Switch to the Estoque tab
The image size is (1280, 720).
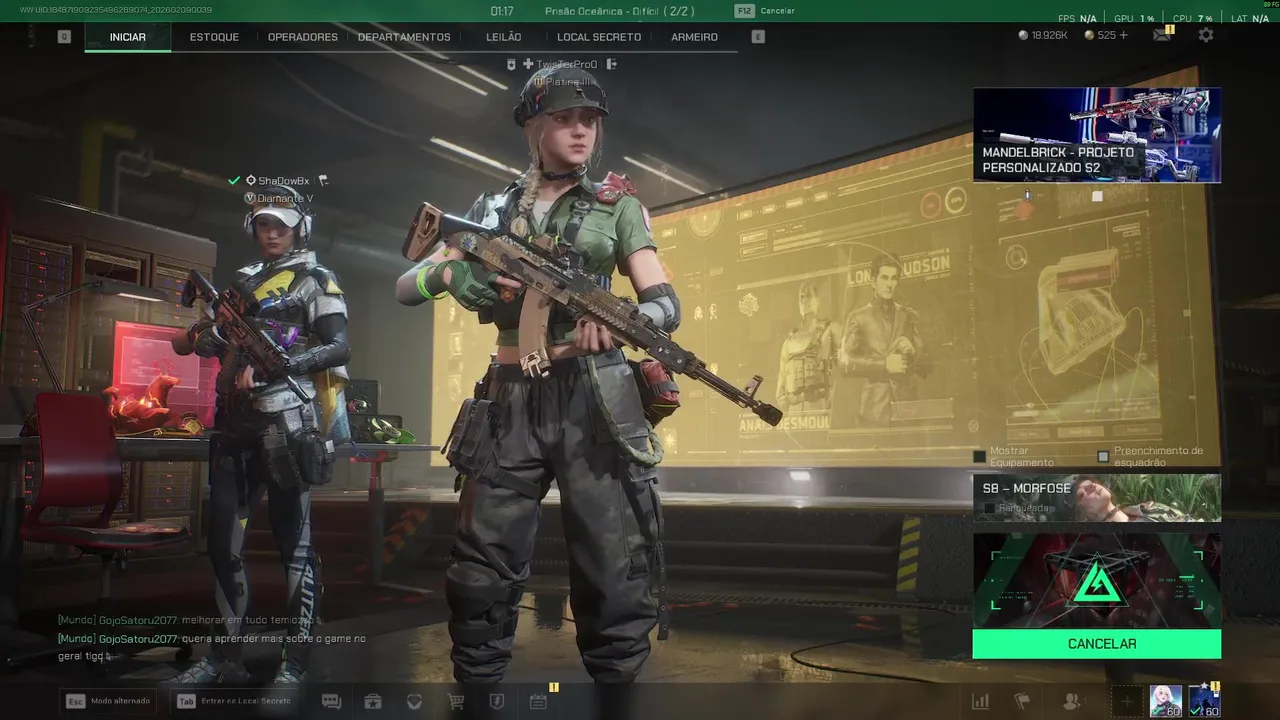click(214, 37)
